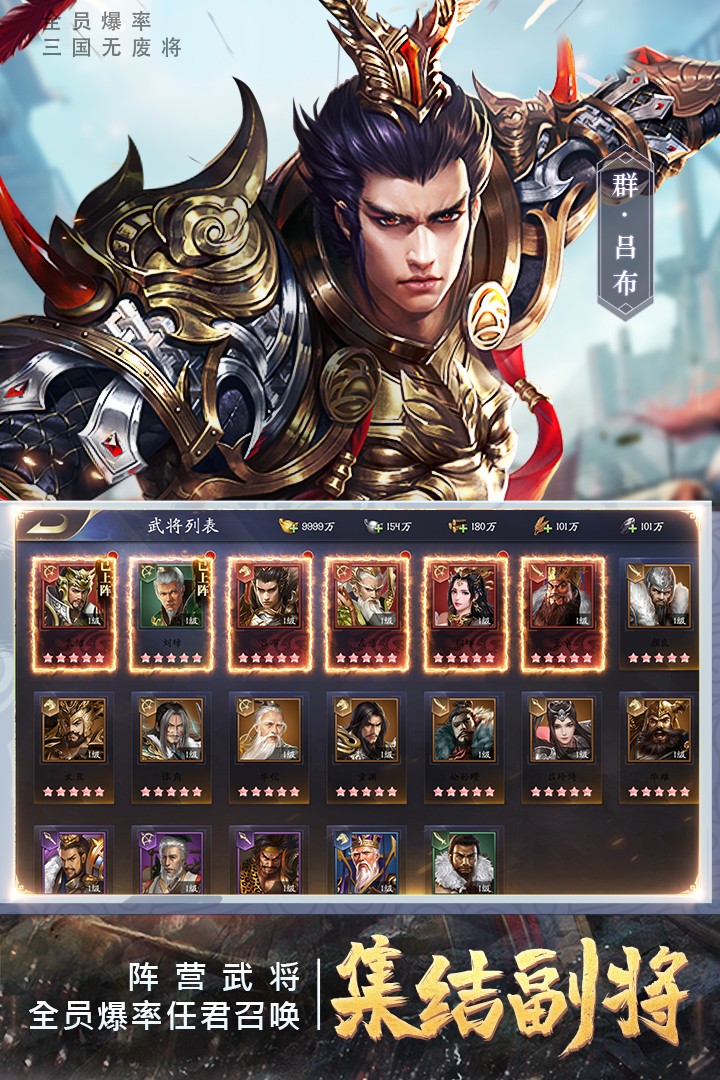Add gold using the 9999万 ingot icon
The height and width of the screenshot is (1080, 720).
click(x=288, y=526)
